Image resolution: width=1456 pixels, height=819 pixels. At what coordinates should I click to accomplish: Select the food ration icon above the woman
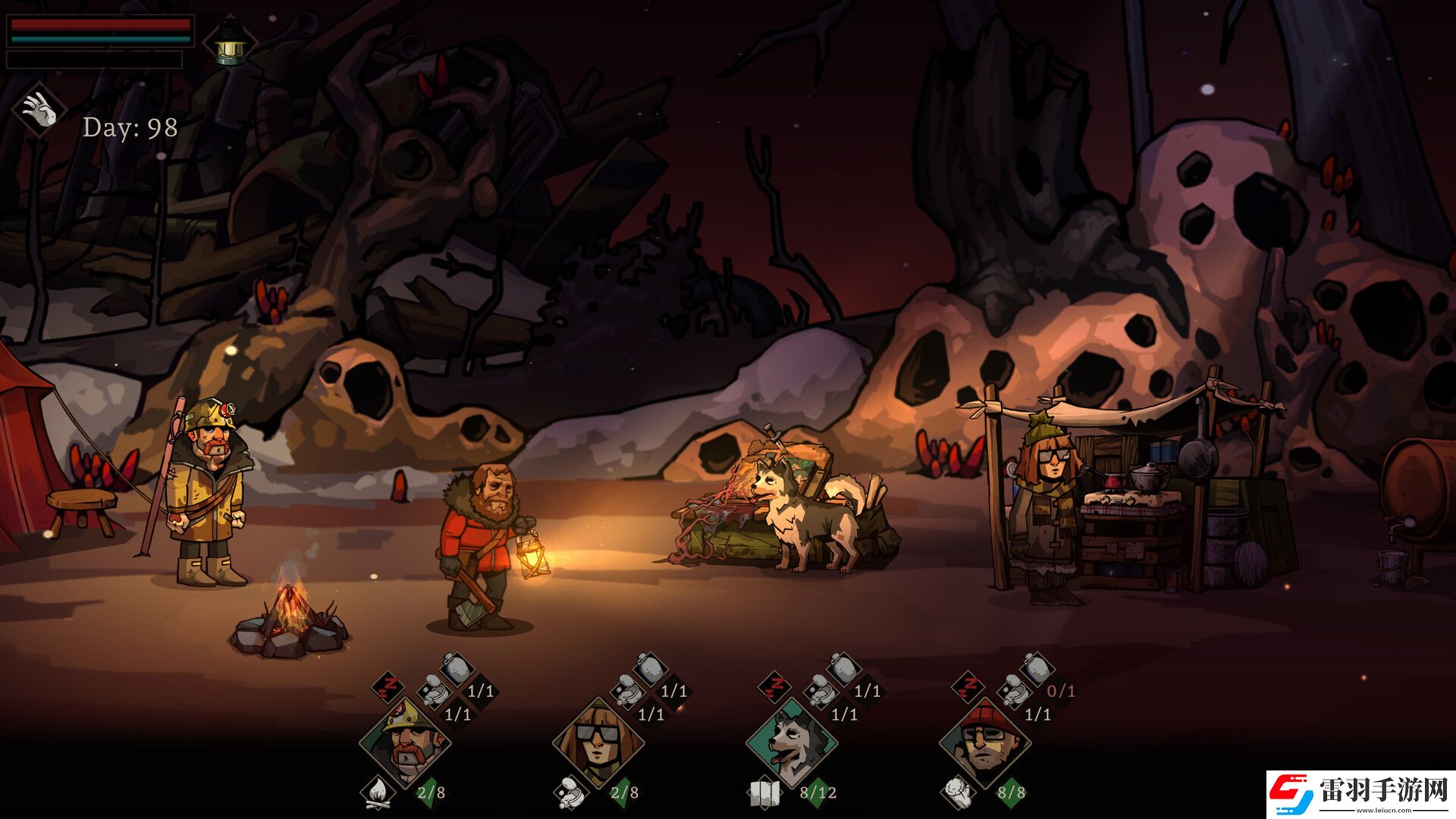tap(628, 691)
